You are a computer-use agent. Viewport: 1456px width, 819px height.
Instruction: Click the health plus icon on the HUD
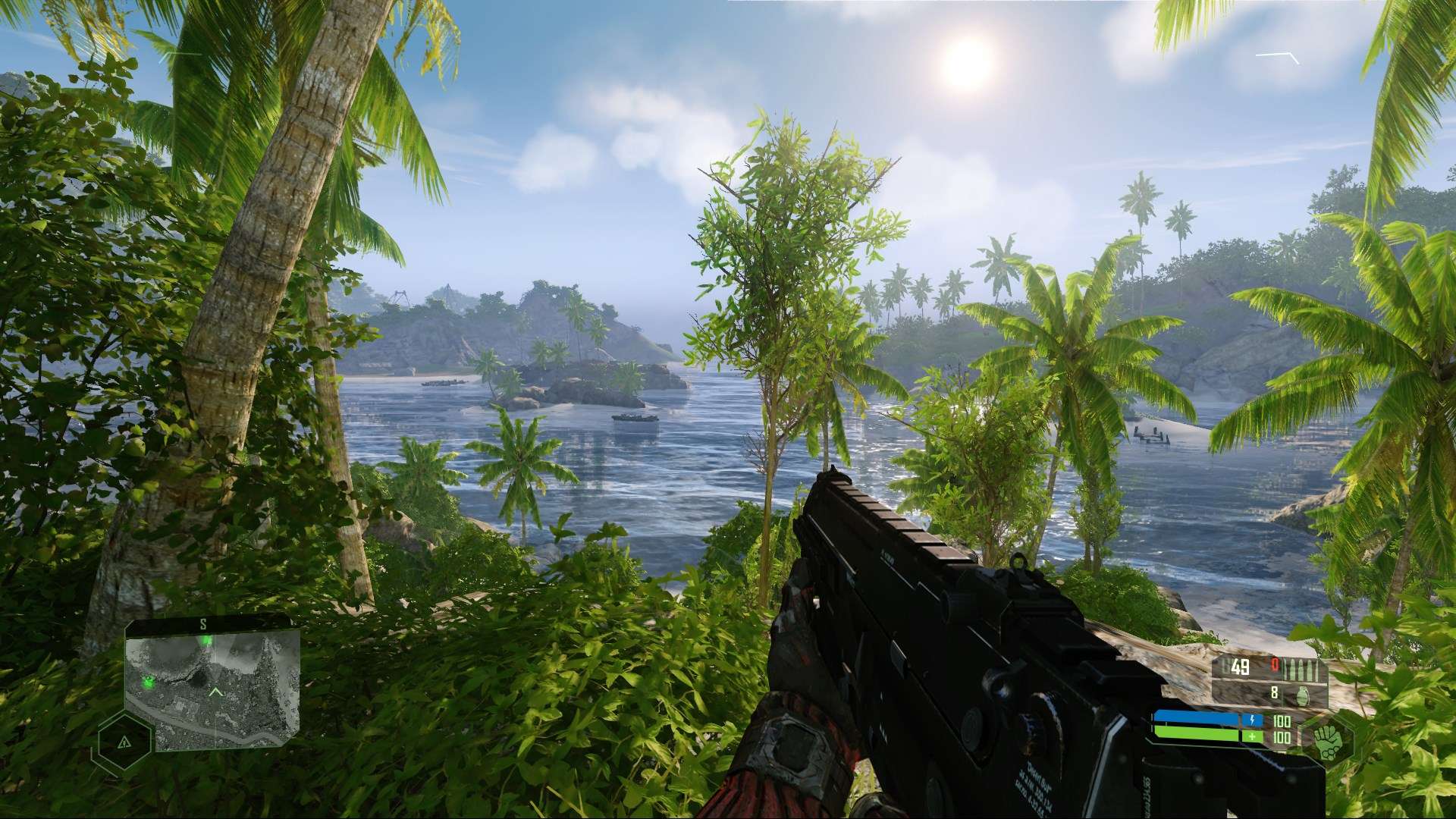click(1252, 736)
